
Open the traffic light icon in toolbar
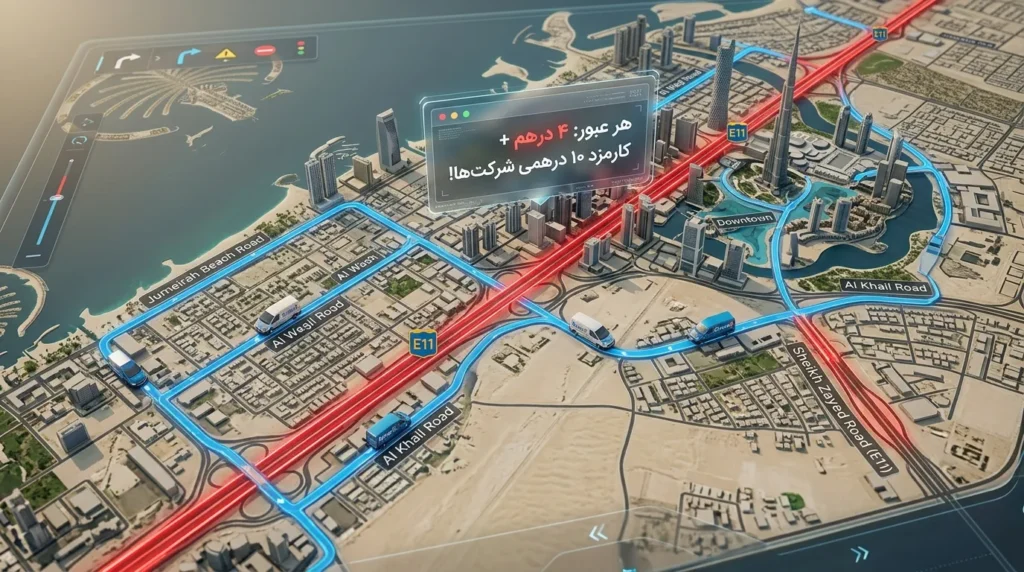(x=299, y=47)
